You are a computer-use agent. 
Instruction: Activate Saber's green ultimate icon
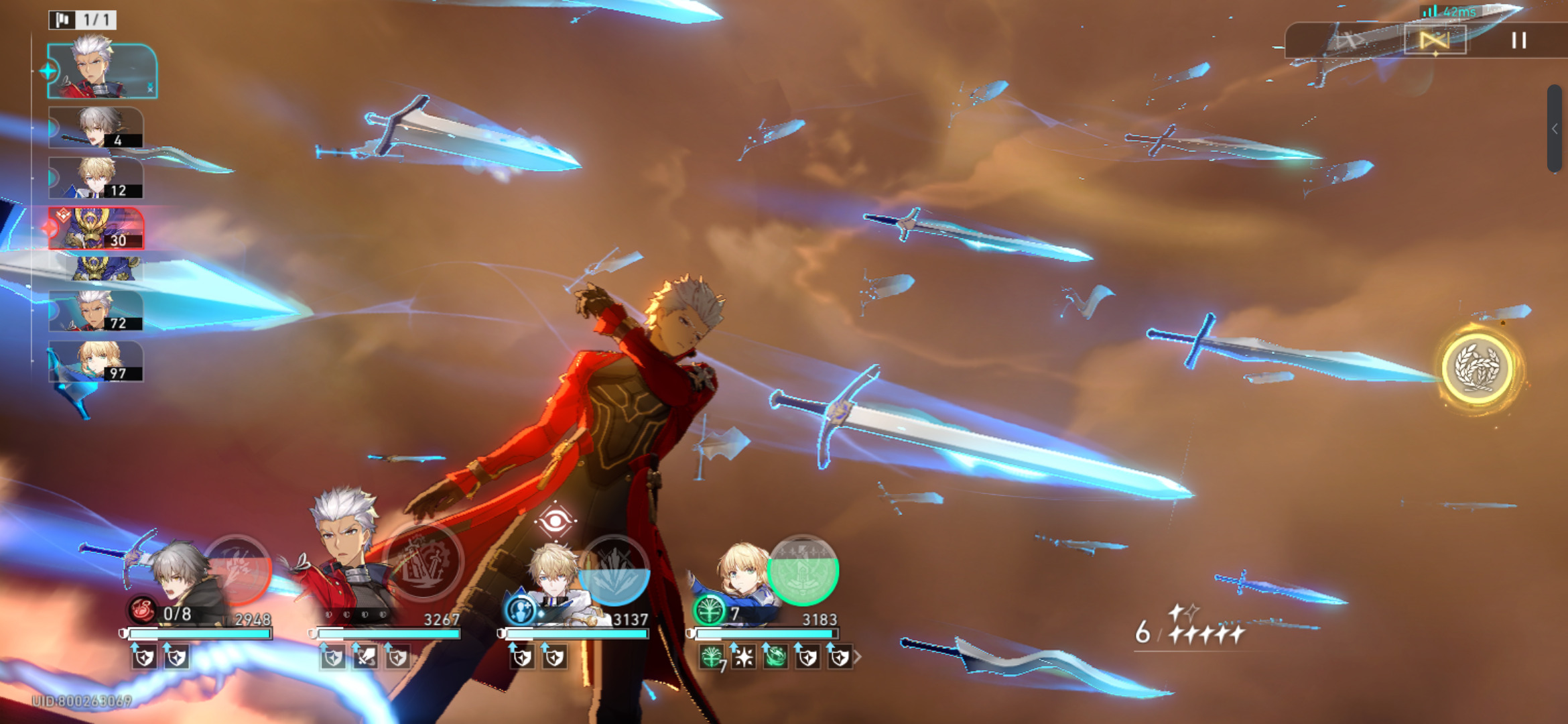pos(803,570)
